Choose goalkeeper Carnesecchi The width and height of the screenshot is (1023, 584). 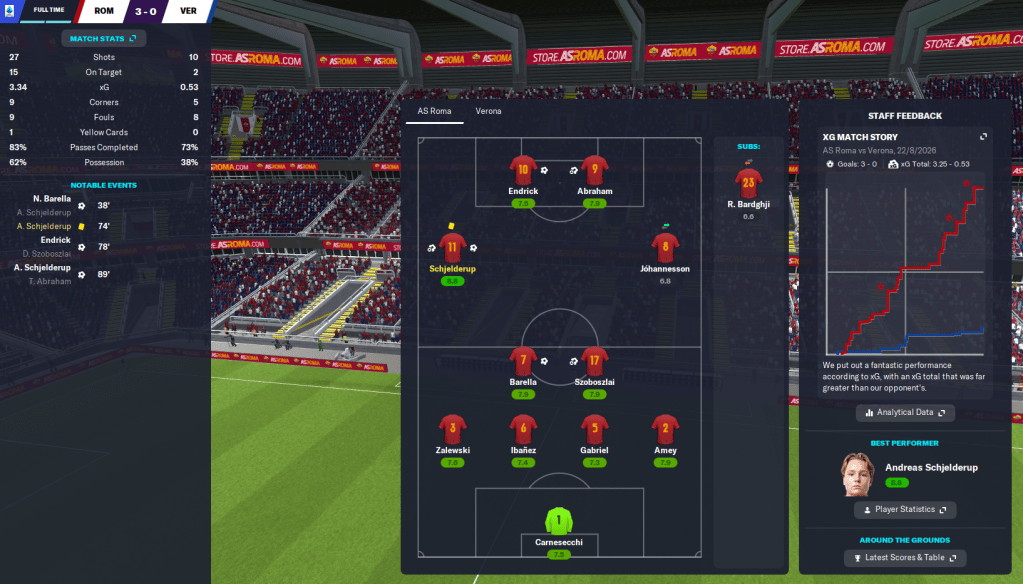click(x=559, y=521)
